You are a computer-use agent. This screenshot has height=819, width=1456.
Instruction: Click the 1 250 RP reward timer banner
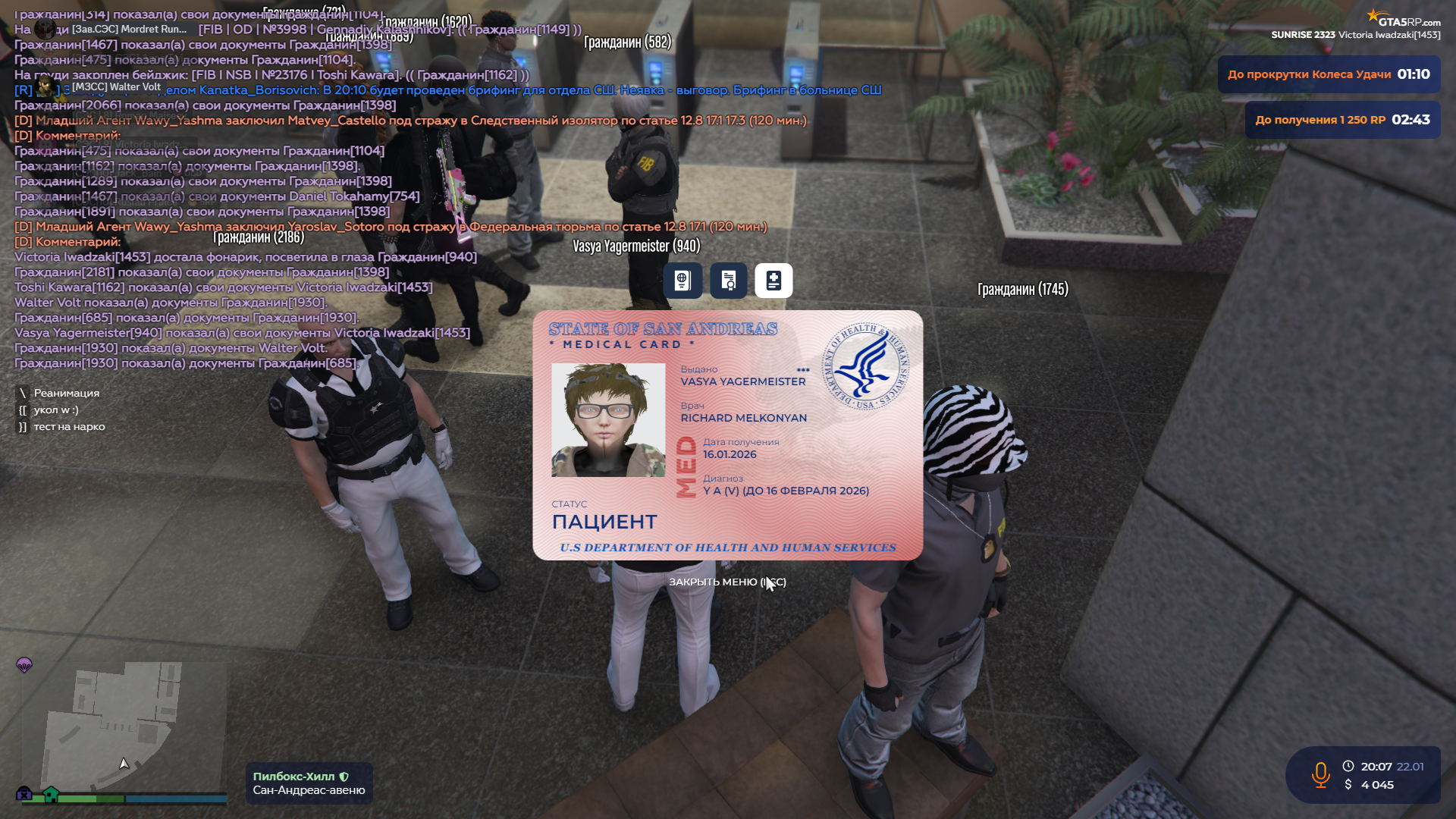pyautogui.click(x=1342, y=120)
